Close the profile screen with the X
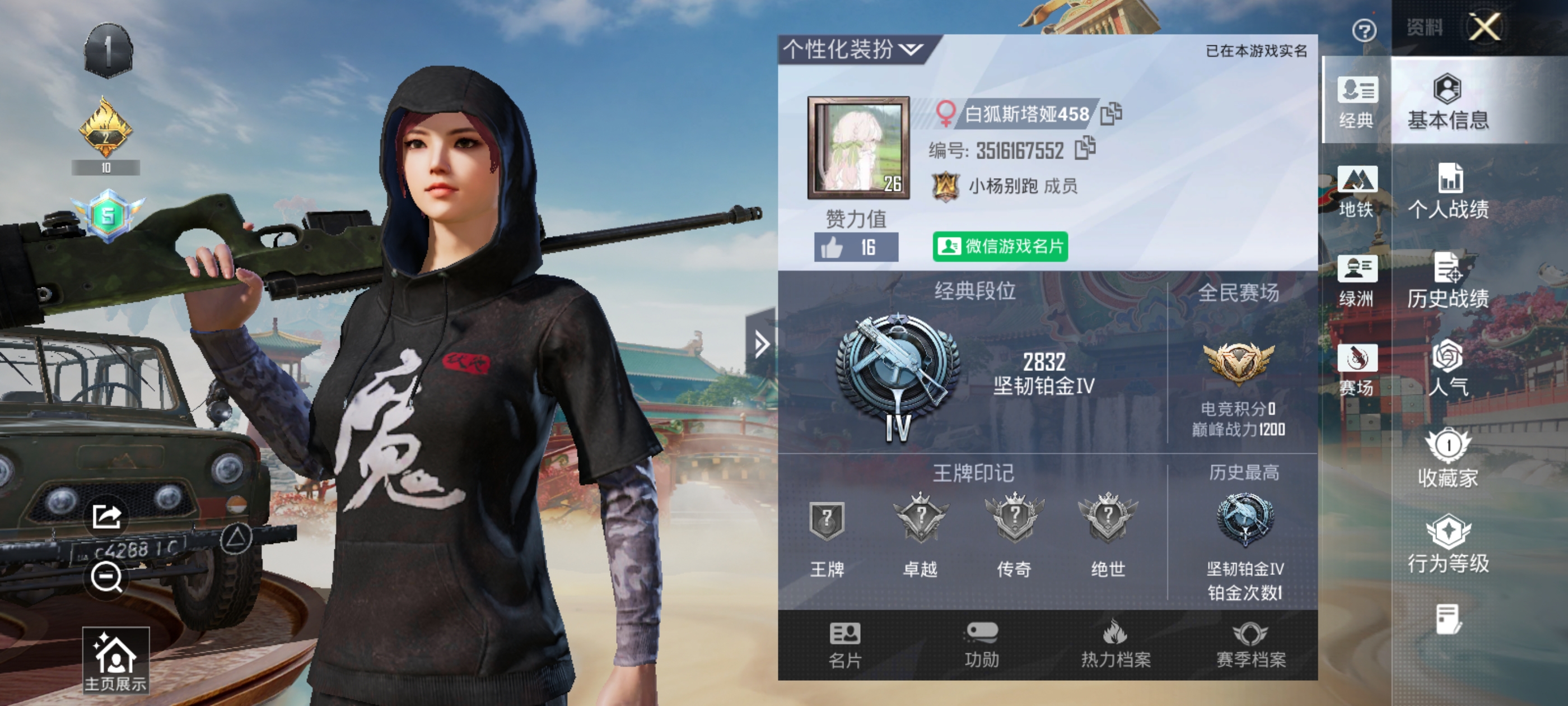Viewport: 1568px width, 706px height. tap(1484, 27)
